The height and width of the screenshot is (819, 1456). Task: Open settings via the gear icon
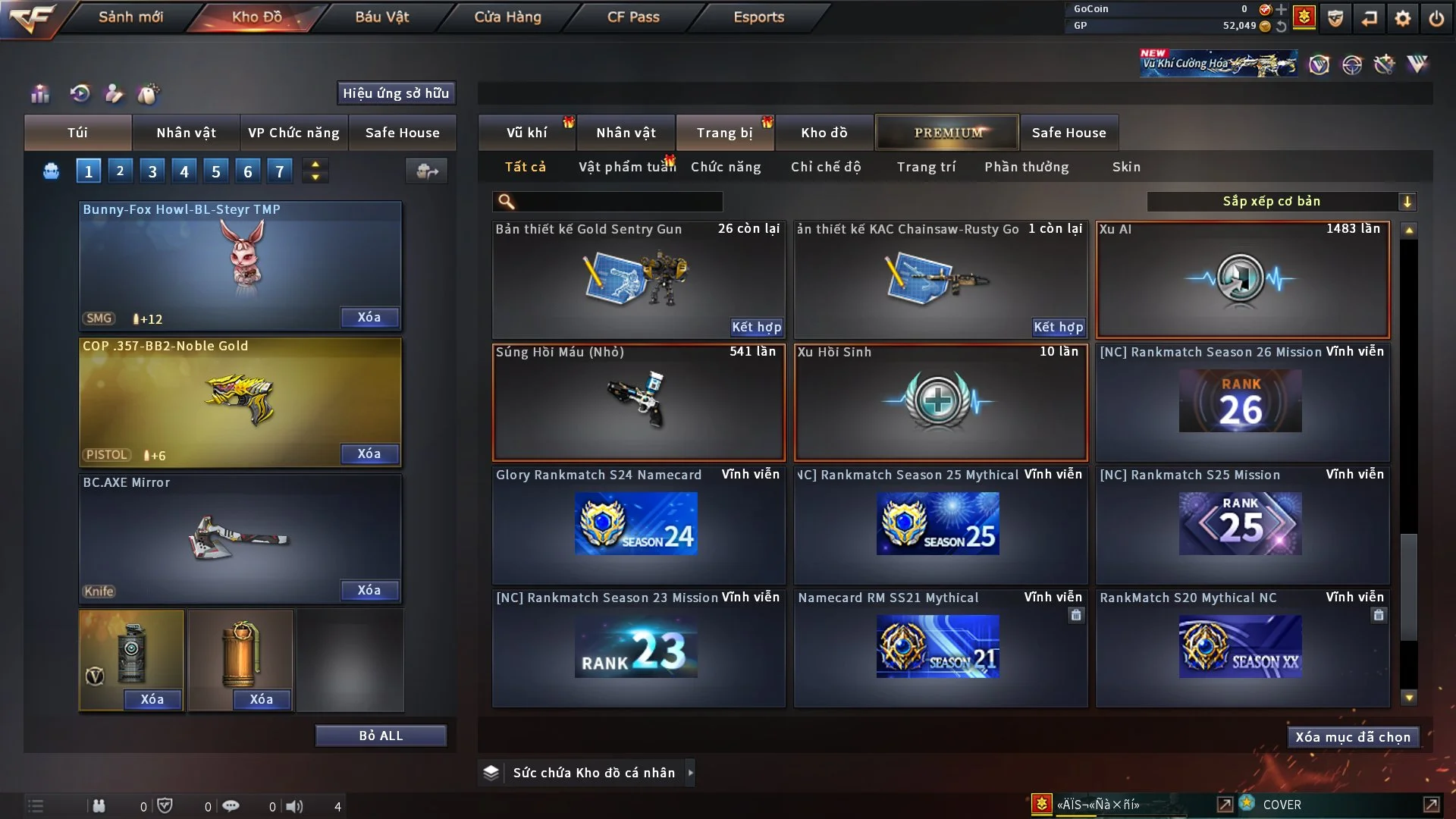point(1403,17)
